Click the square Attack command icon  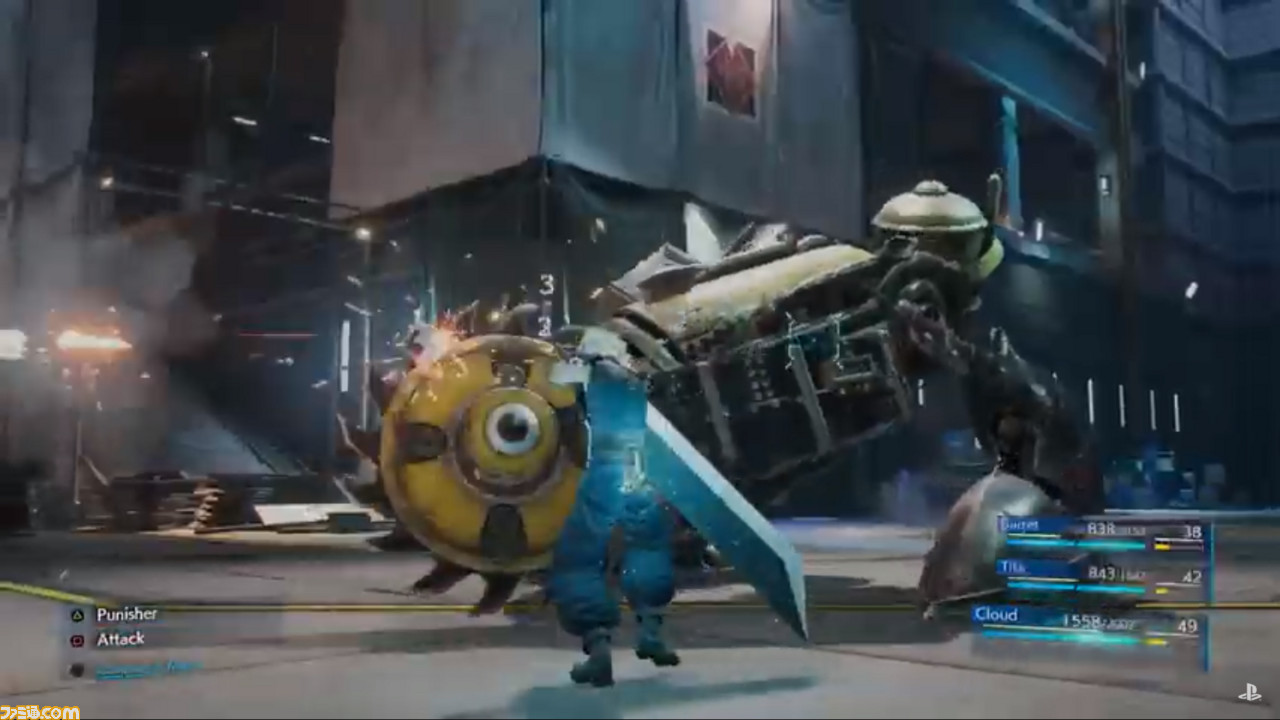point(79,640)
